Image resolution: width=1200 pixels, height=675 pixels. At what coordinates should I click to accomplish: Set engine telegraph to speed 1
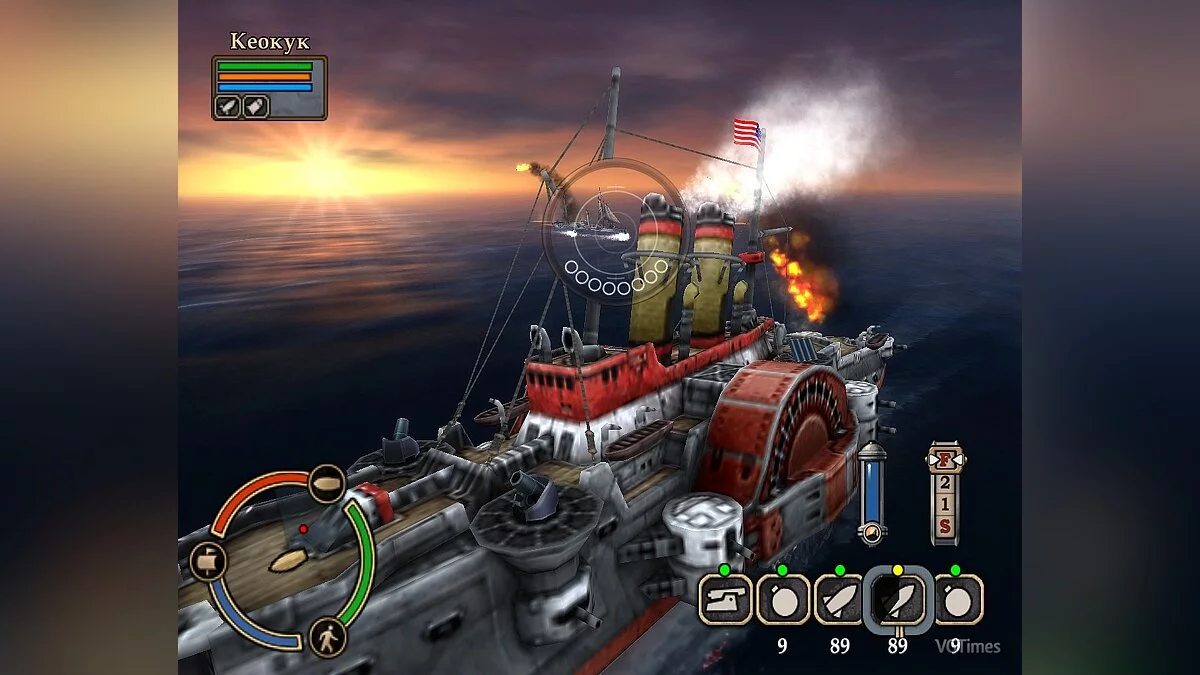944,503
